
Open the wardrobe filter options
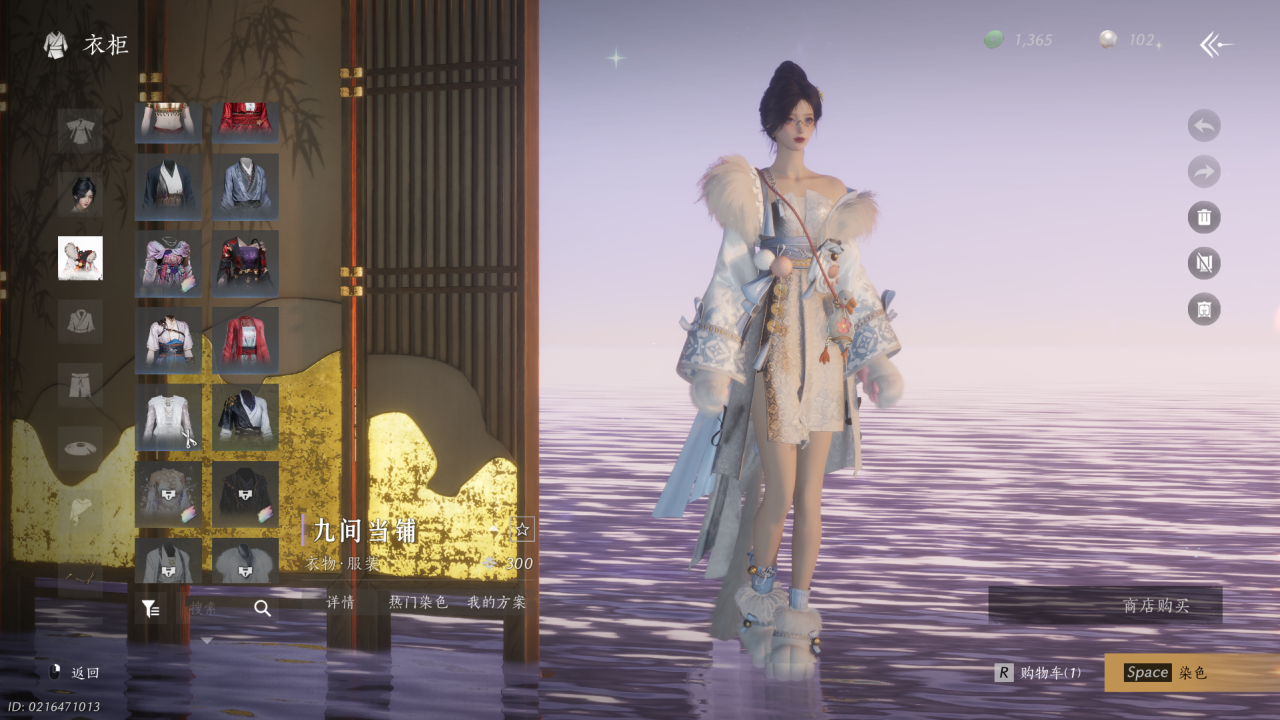(x=150, y=608)
